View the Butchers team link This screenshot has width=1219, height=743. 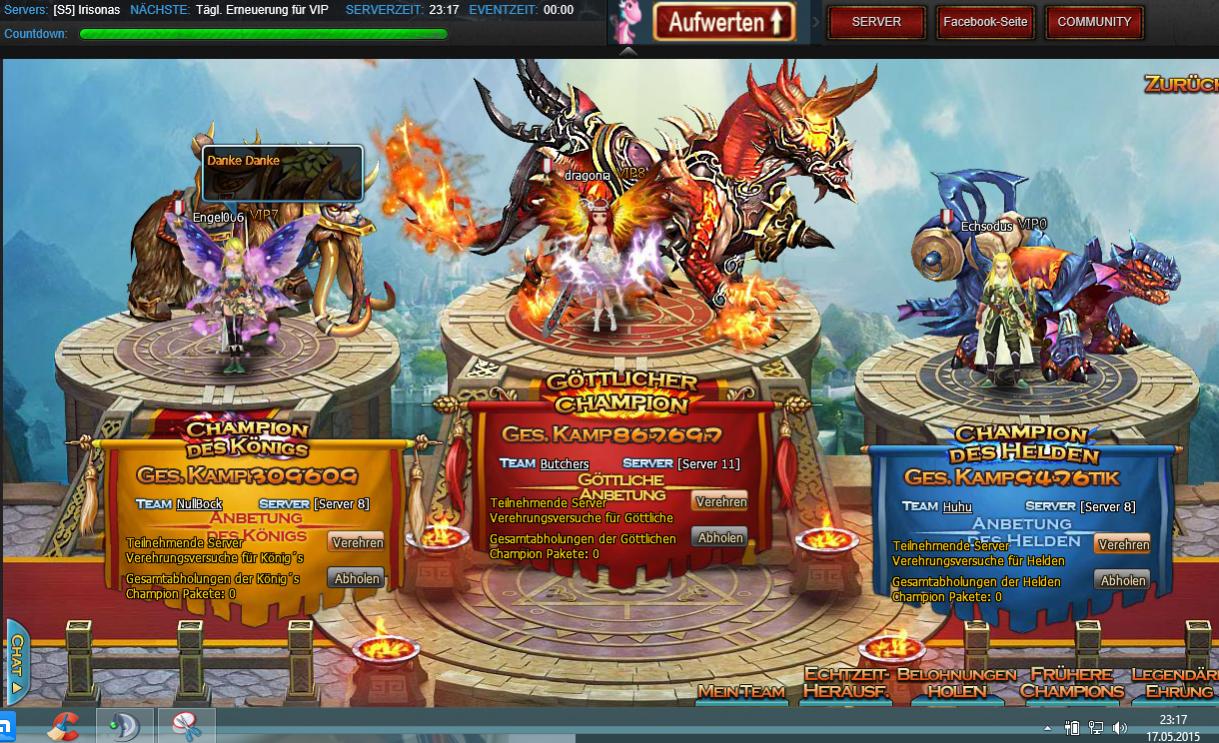click(564, 464)
